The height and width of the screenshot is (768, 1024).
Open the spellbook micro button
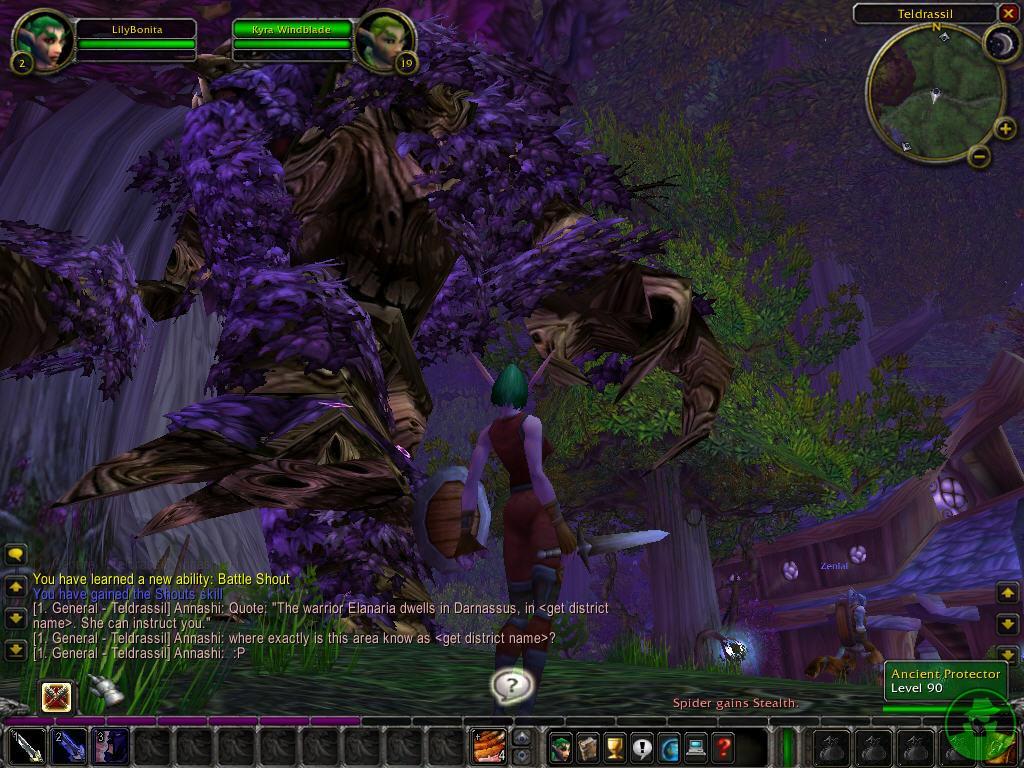click(588, 747)
